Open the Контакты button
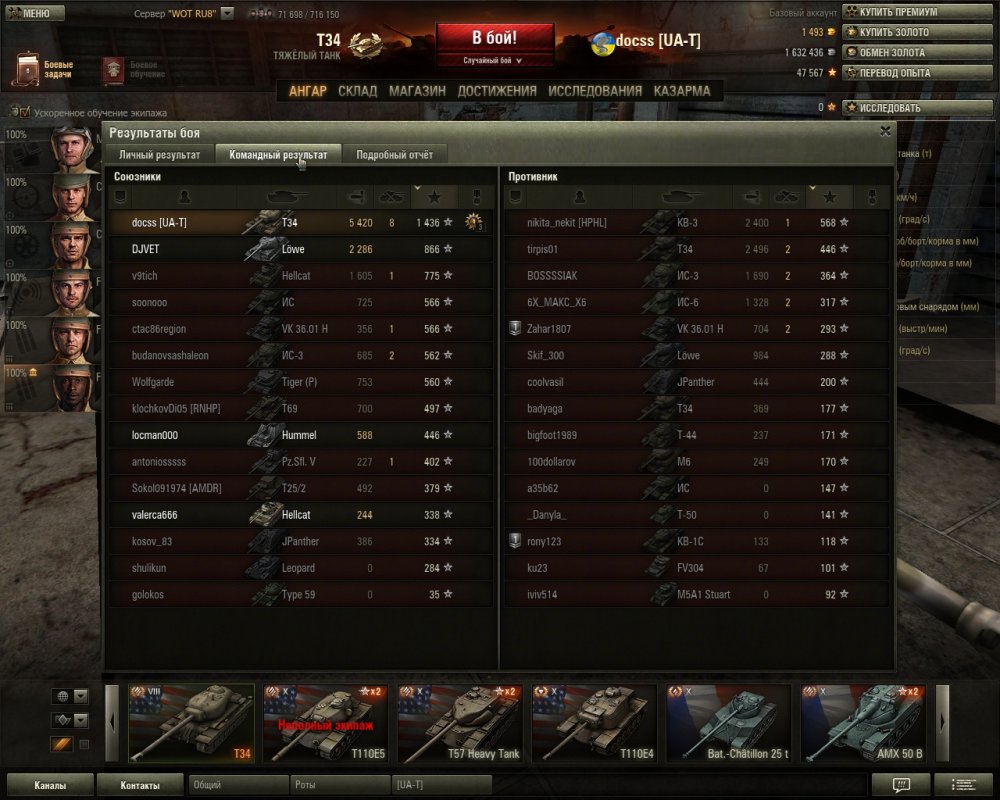The image size is (1000, 800). point(139,785)
